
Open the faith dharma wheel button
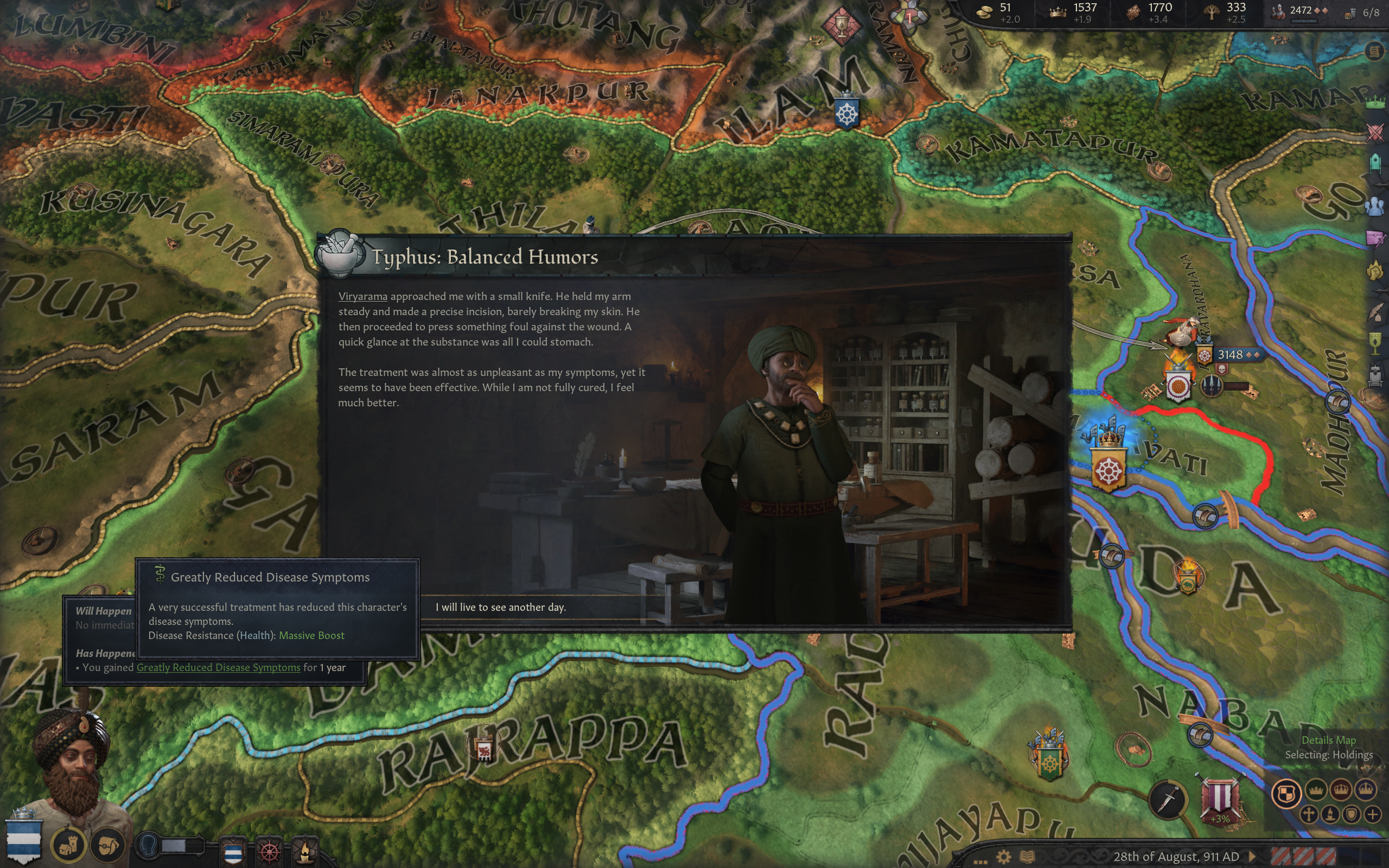click(270, 851)
